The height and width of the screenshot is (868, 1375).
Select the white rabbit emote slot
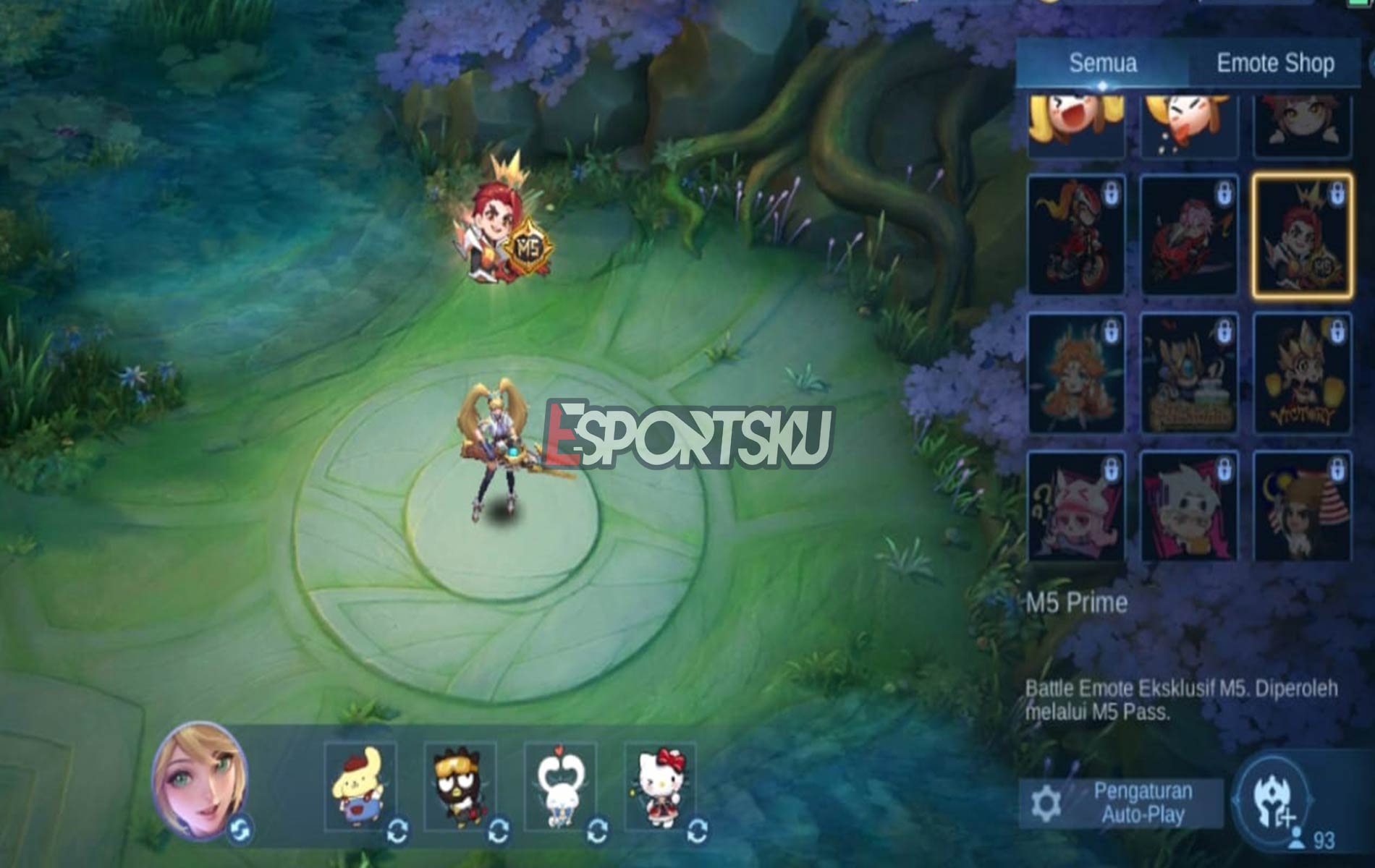[559, 785]
